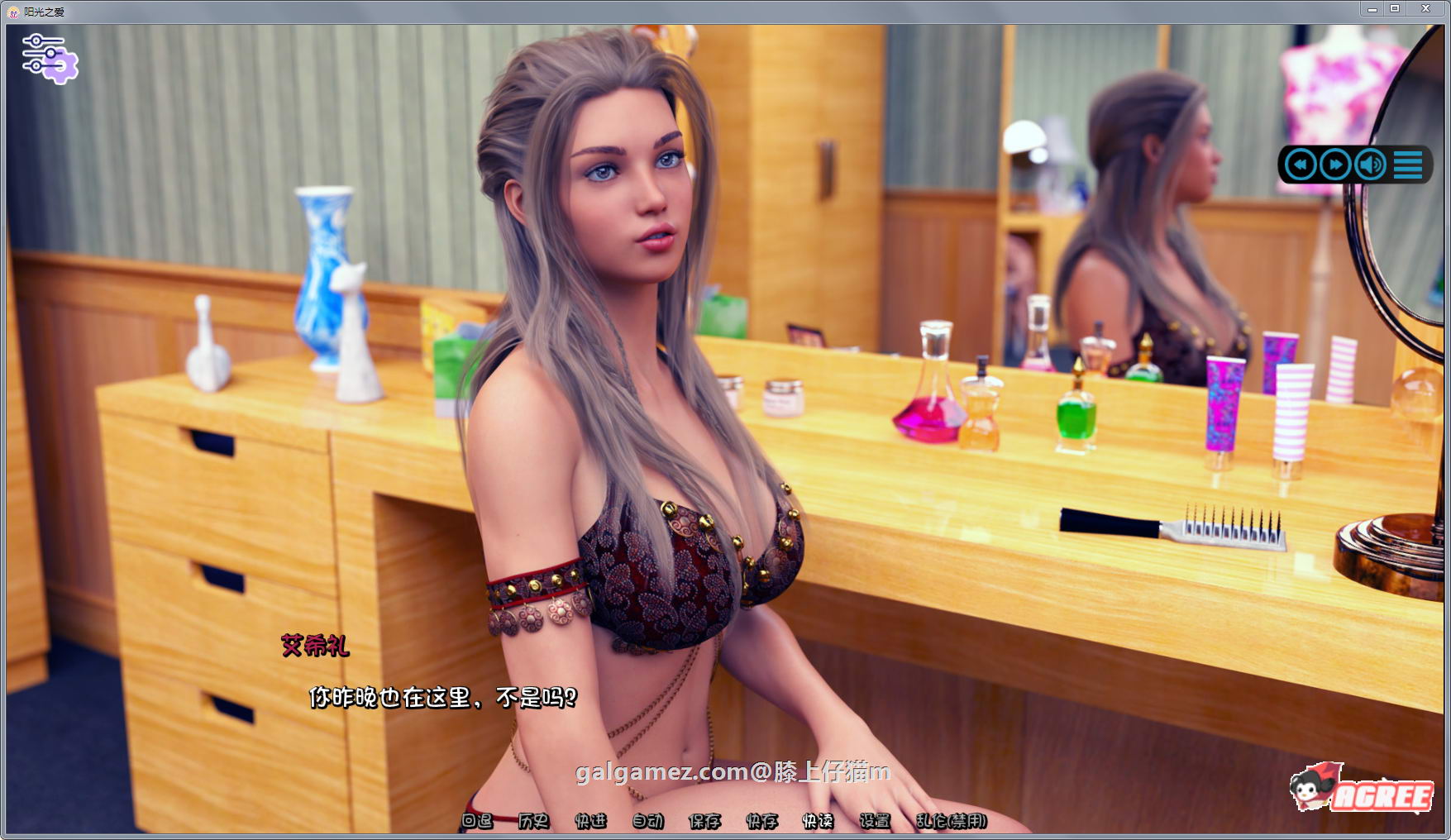Click 快读 to quick load
The height and width of the screenshot is (840, 1451).
[818, 821]
